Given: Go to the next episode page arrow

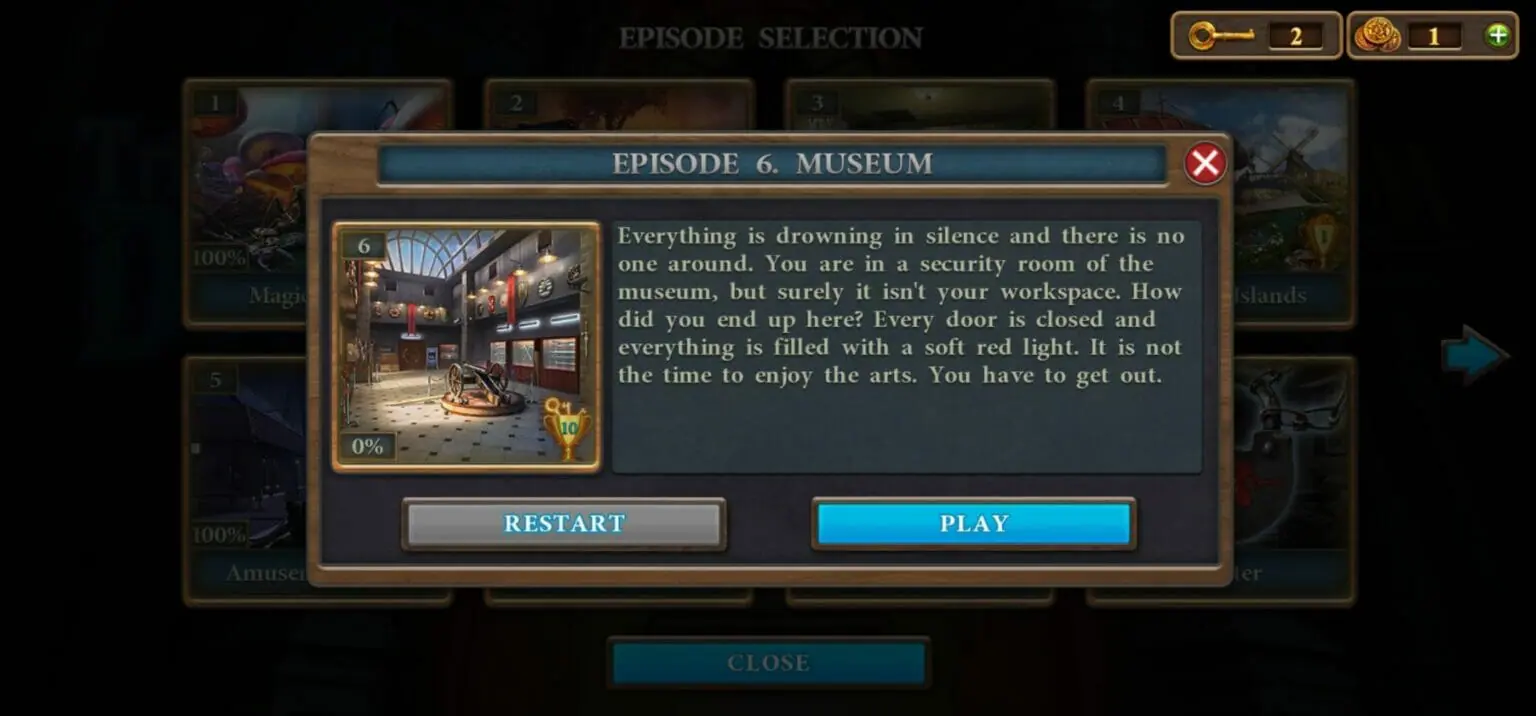Looking at the screenshot, I should point(1473,354).
